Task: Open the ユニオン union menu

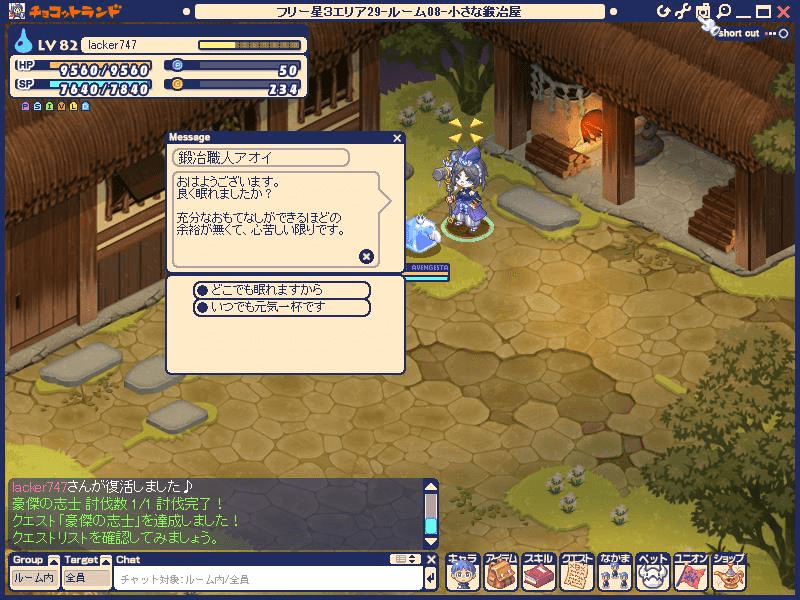Action: [x=690, y=573]
